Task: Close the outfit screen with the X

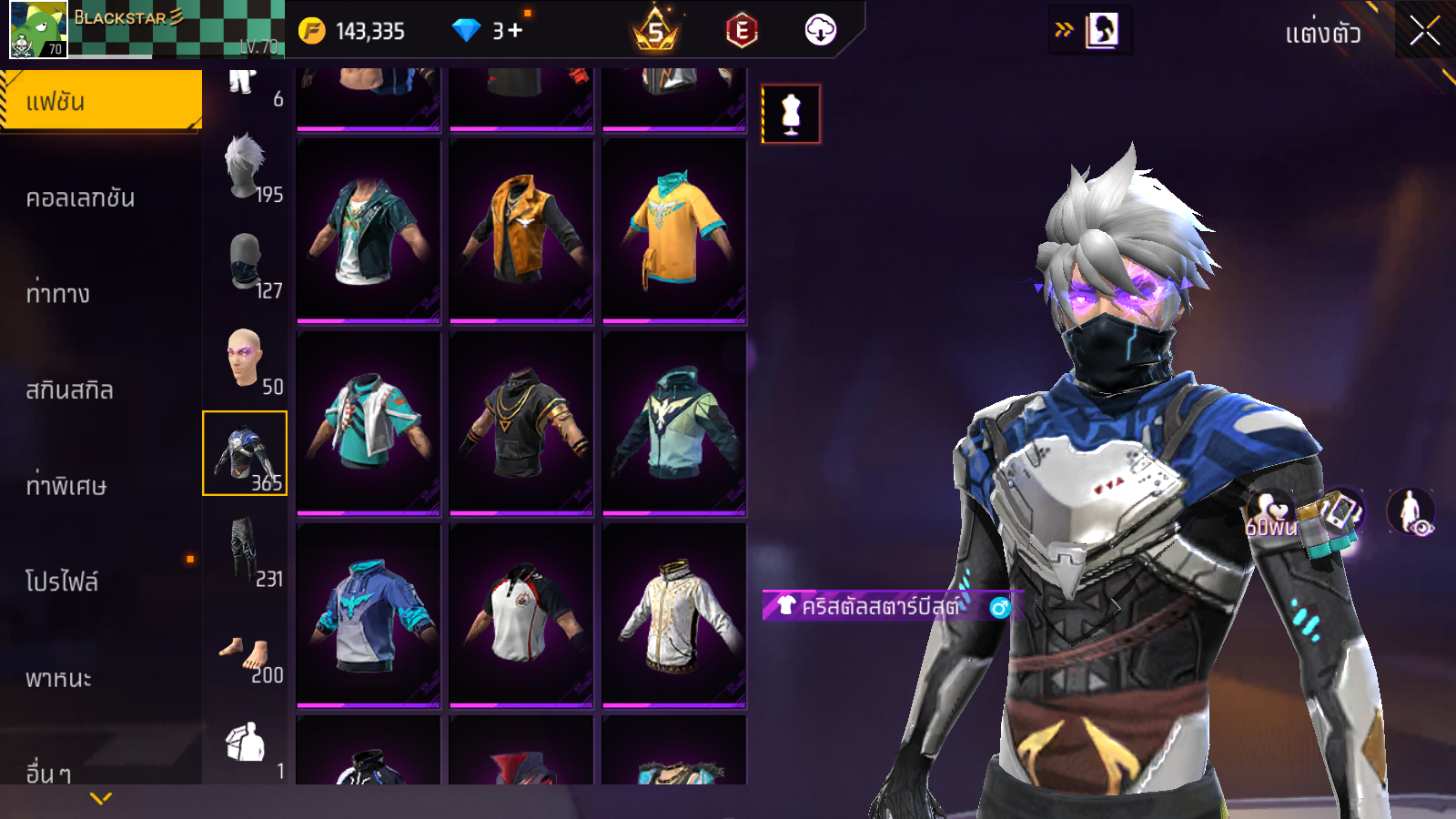Action: [1424, 32]
